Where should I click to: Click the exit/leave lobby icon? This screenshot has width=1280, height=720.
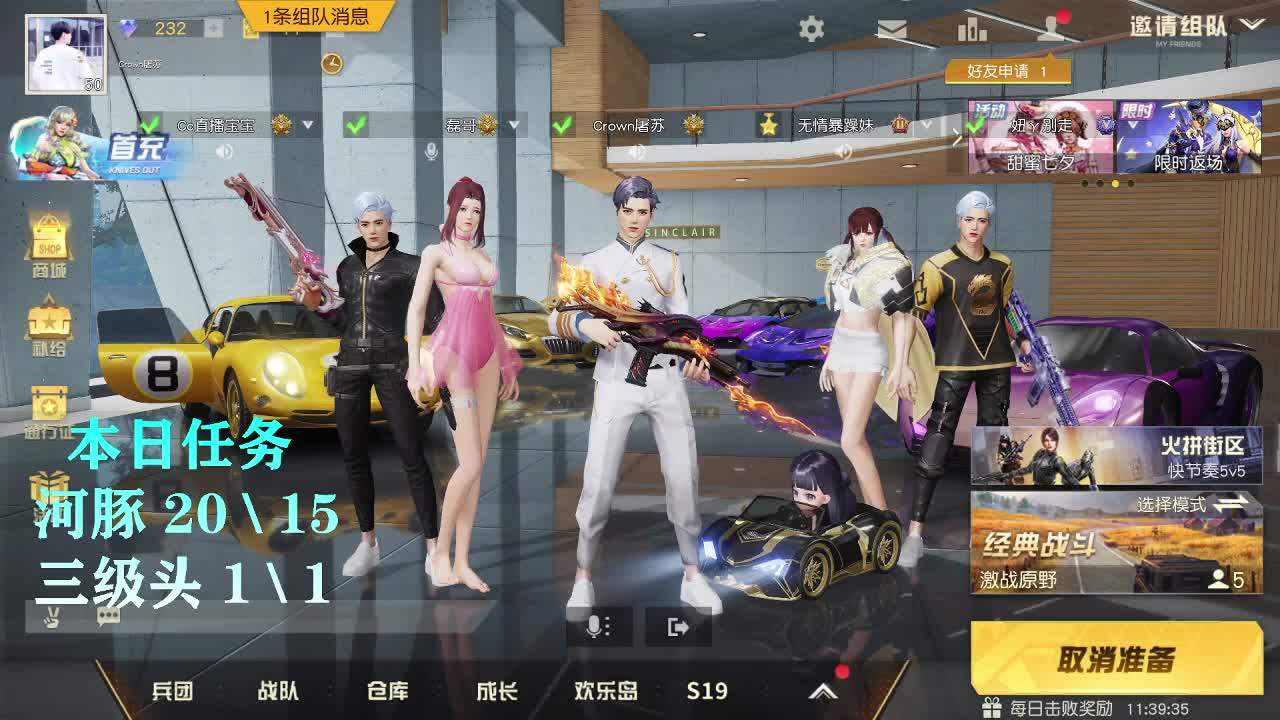pyautogui.click(x=678, y=625)
